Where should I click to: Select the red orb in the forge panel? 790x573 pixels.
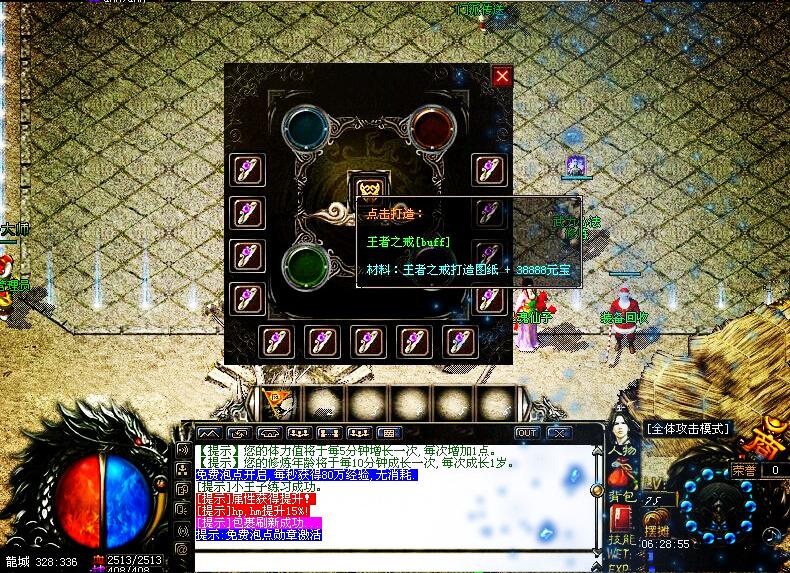tap(432, 126)
